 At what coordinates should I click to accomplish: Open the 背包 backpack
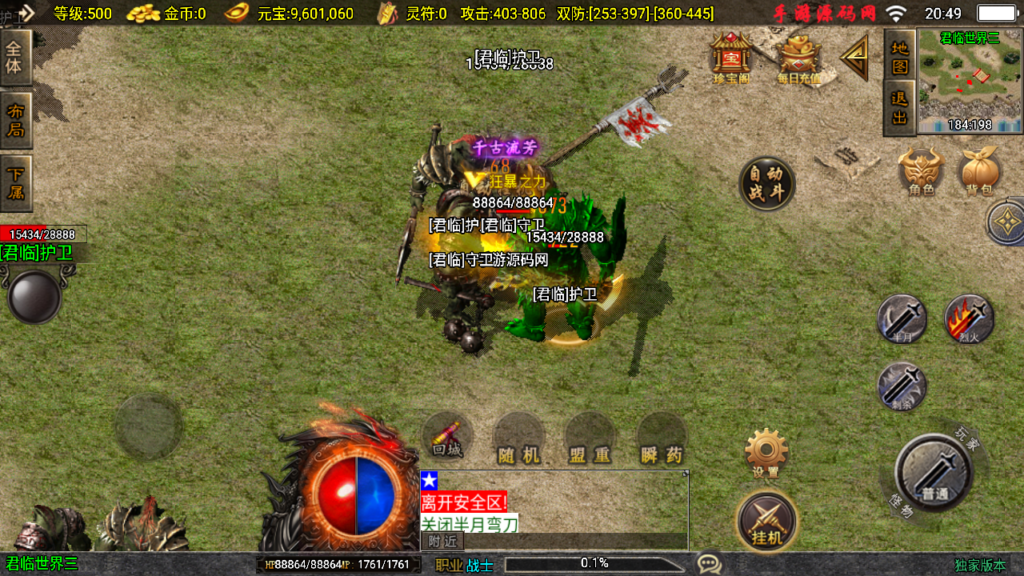click(981, 170)
